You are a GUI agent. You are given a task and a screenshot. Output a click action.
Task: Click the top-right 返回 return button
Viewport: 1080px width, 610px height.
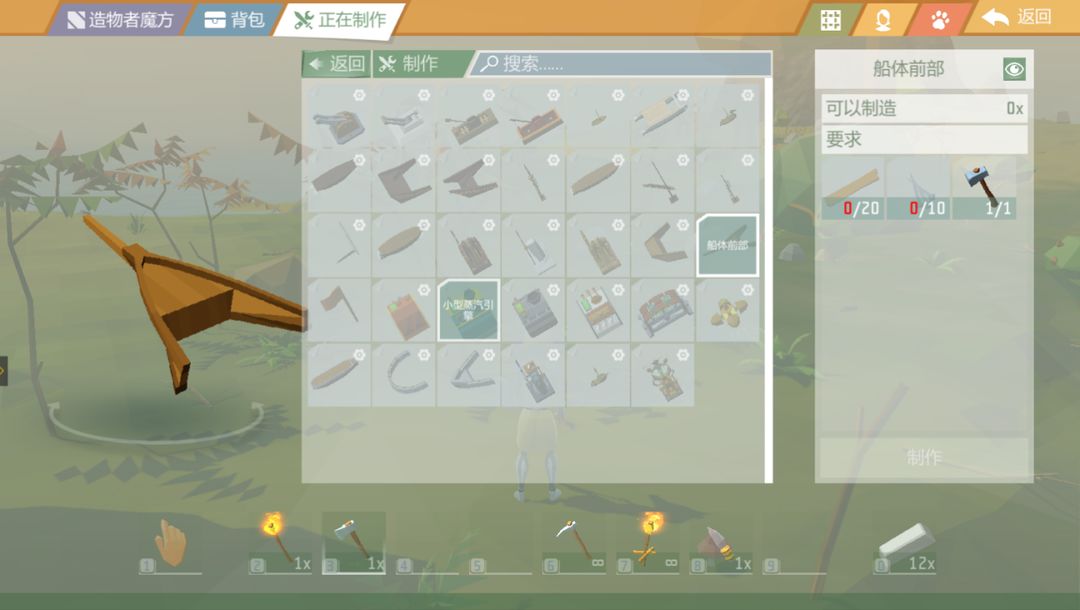pyautogui.click(x=1019, y=17)
